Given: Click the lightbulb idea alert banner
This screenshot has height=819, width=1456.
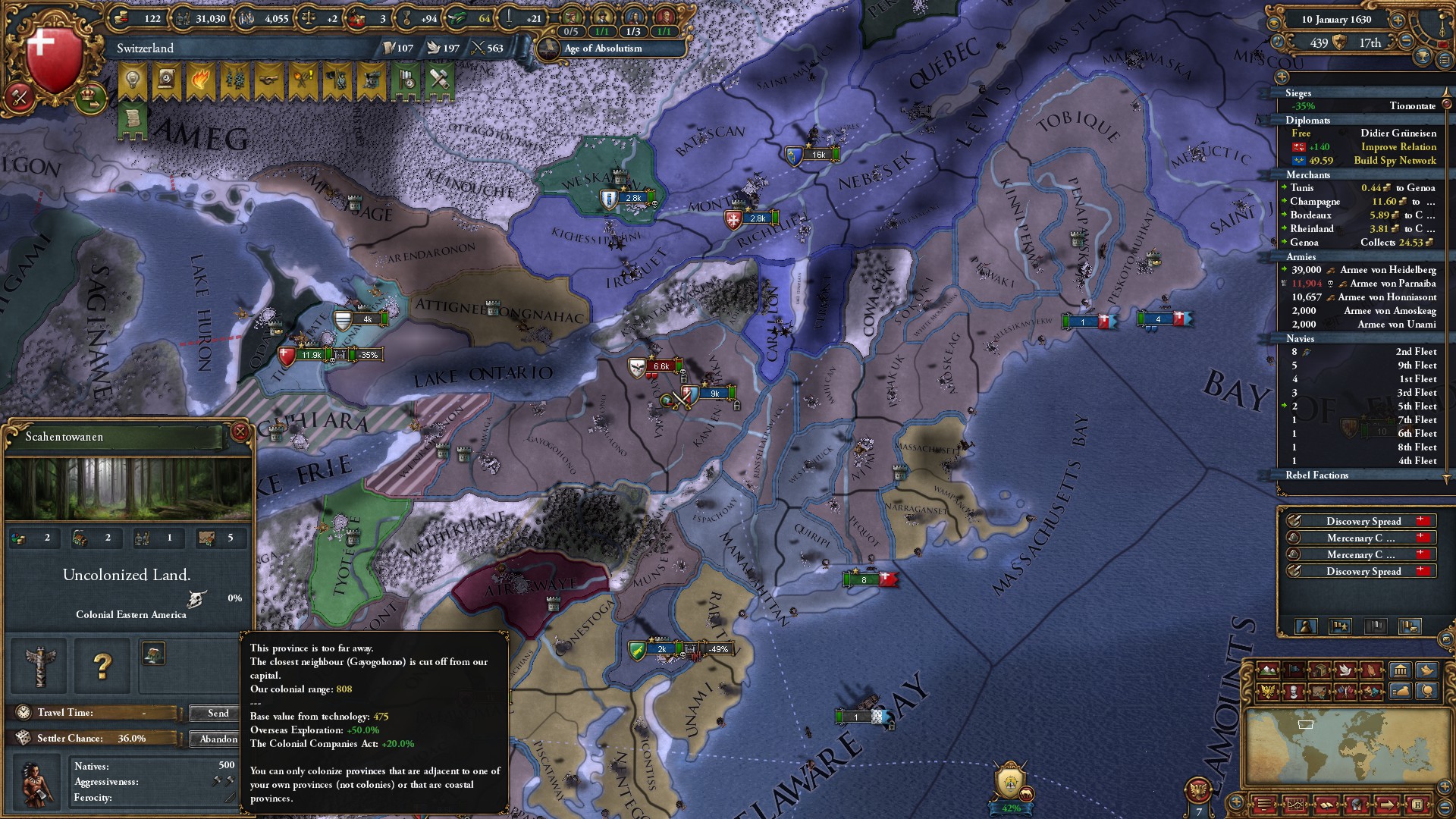Looking at the screenshot, I should coord(133,78).
